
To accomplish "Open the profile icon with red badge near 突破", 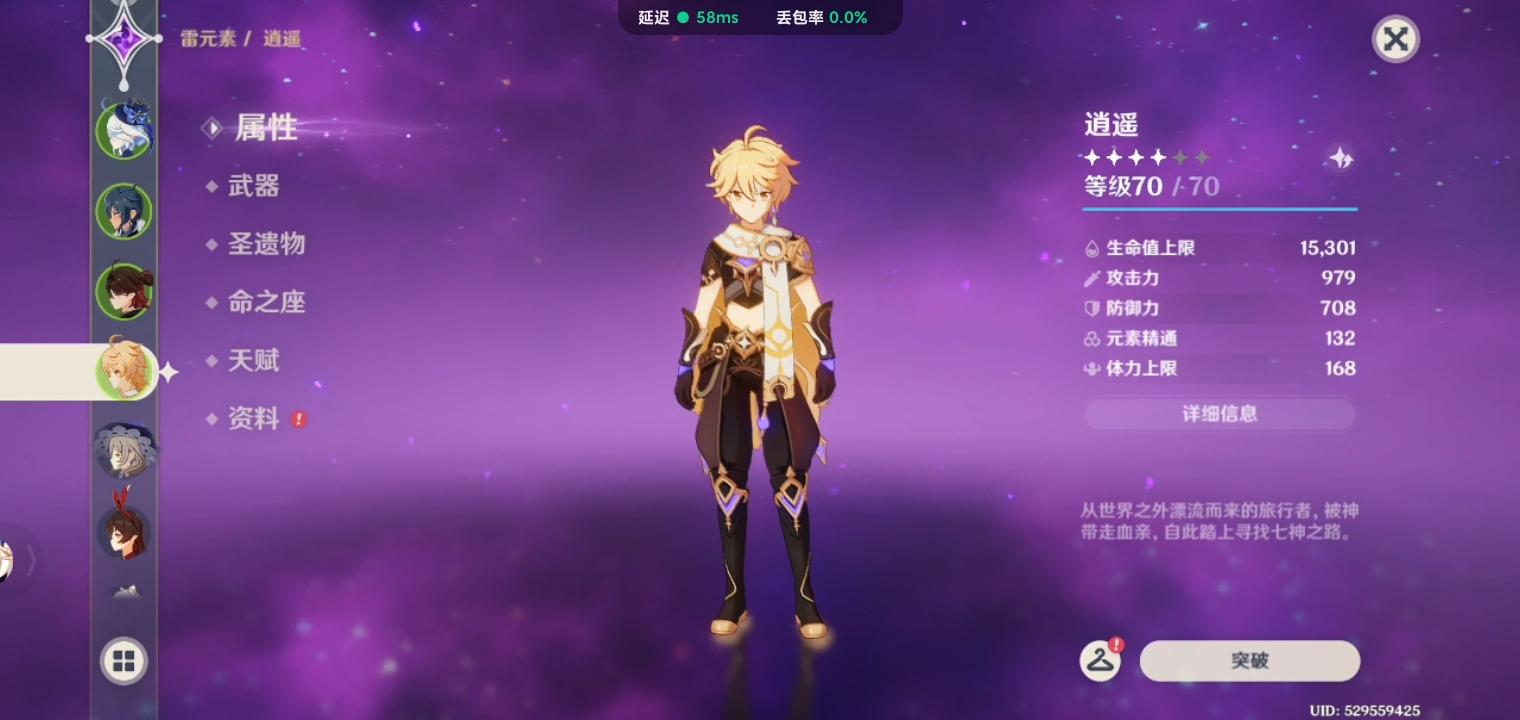I will pos(1100,660).
